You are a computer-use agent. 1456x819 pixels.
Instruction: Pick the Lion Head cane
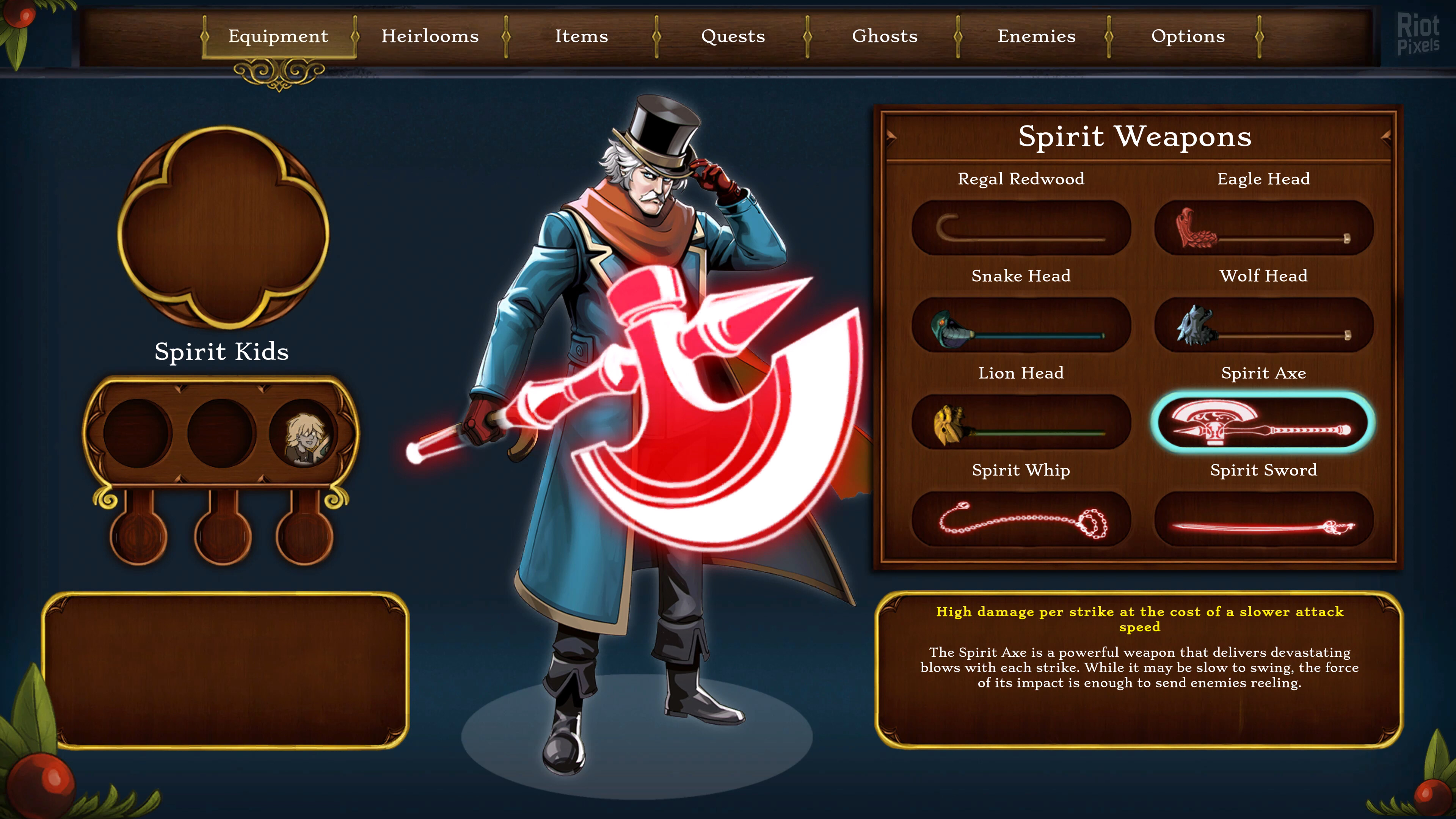pyautogui.click(x=1021, y=422)
